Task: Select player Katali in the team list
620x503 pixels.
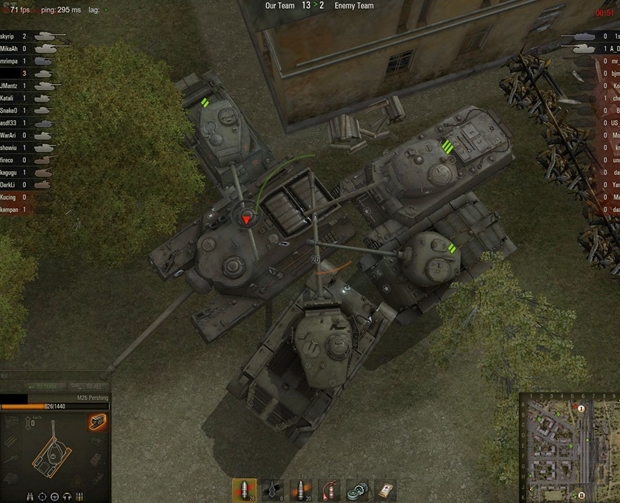Action: point(12,98)
